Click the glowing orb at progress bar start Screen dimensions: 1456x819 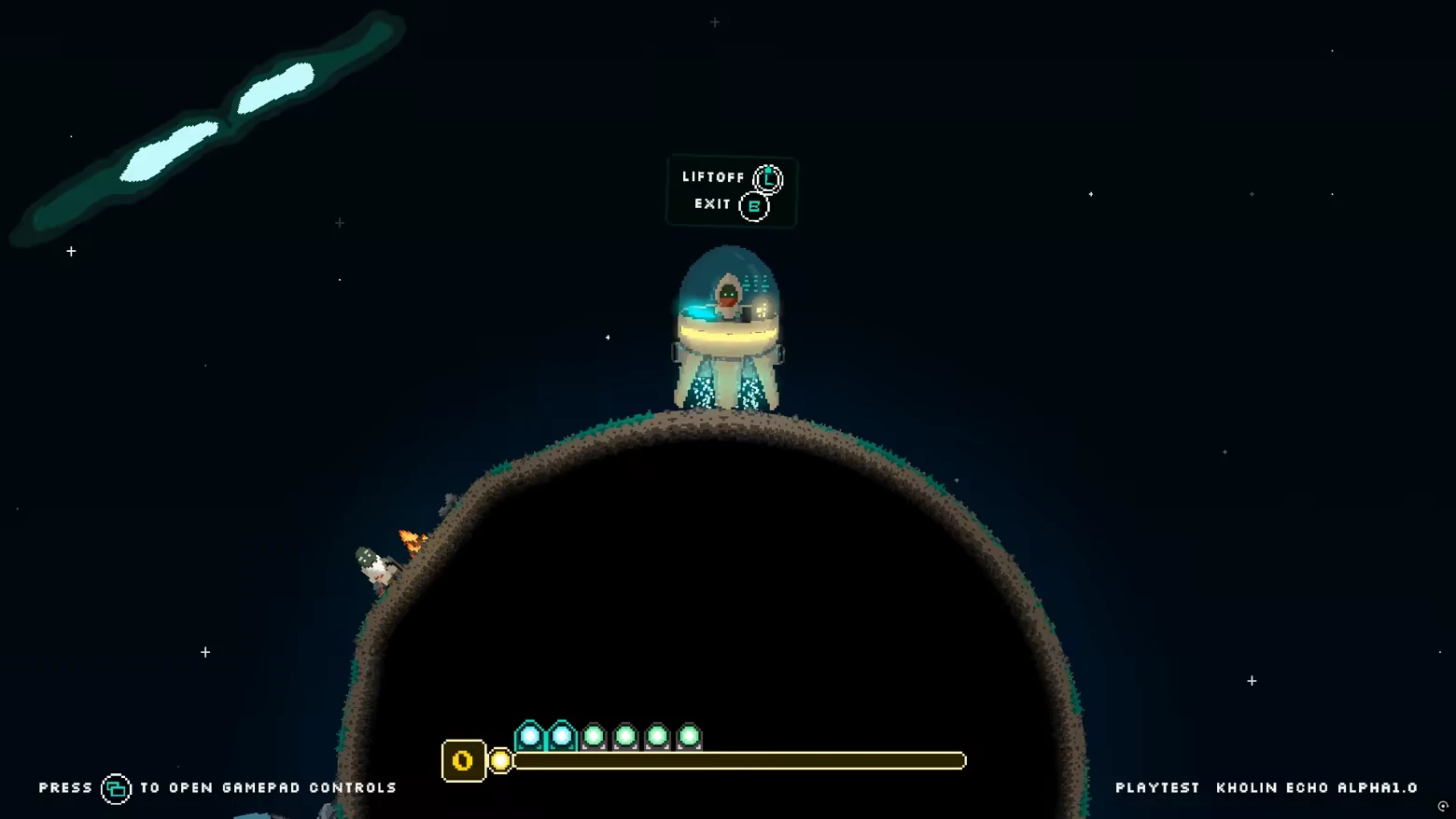pos(500,761)
